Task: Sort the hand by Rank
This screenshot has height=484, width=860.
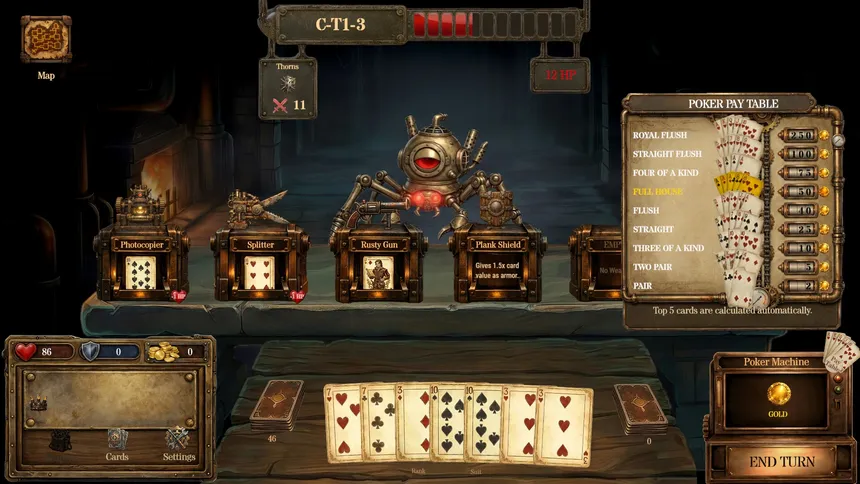Action: (420, 470)
